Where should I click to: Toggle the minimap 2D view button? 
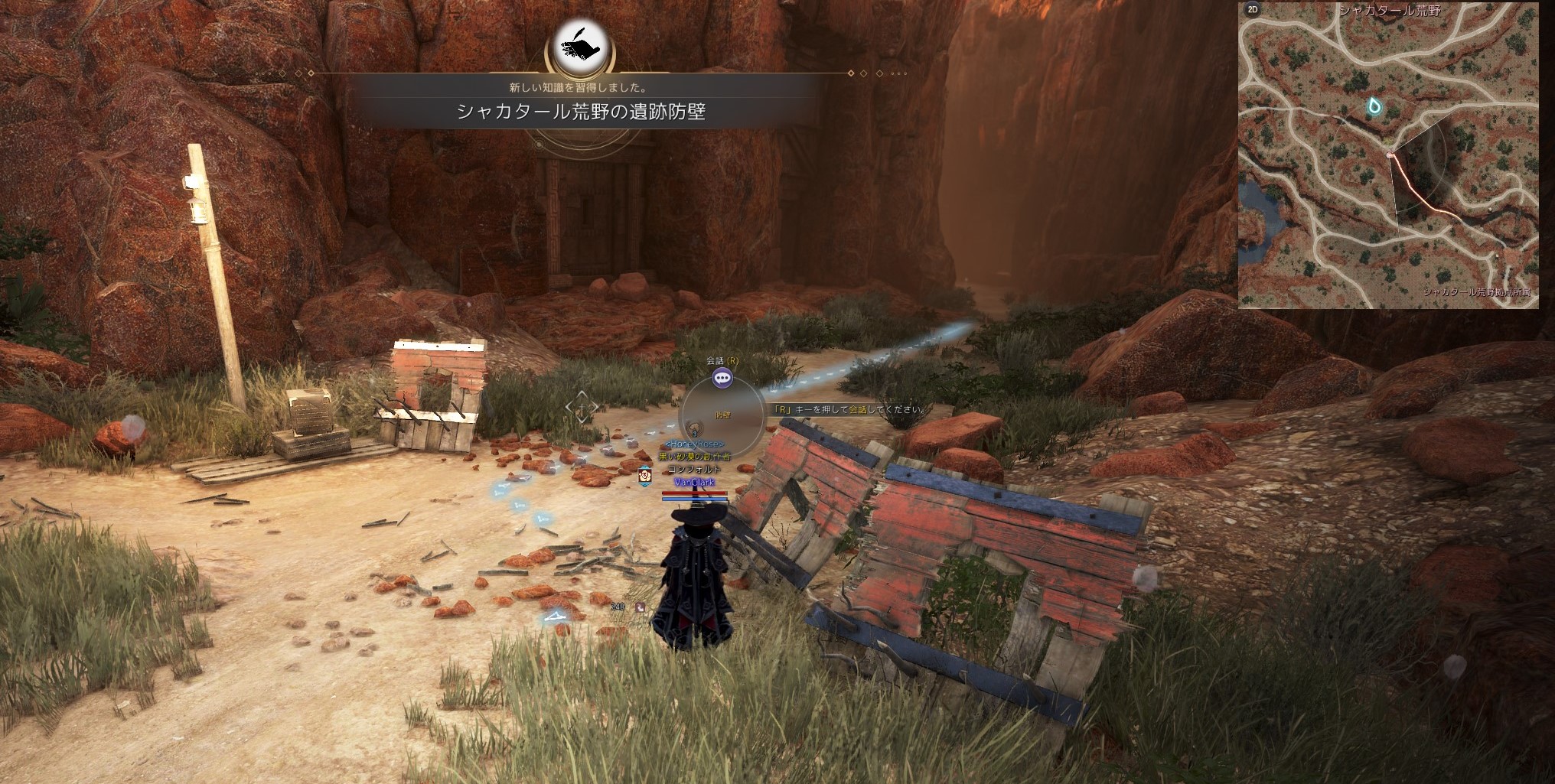[x=1253, y=10]
